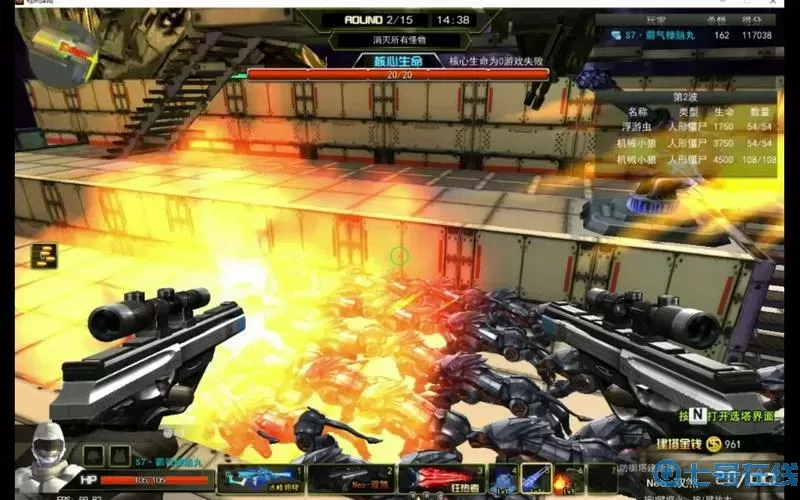The height and width of the screenshot is (500, 800).
Task: Select the red Berserker weapon slot
Action: 440,479
